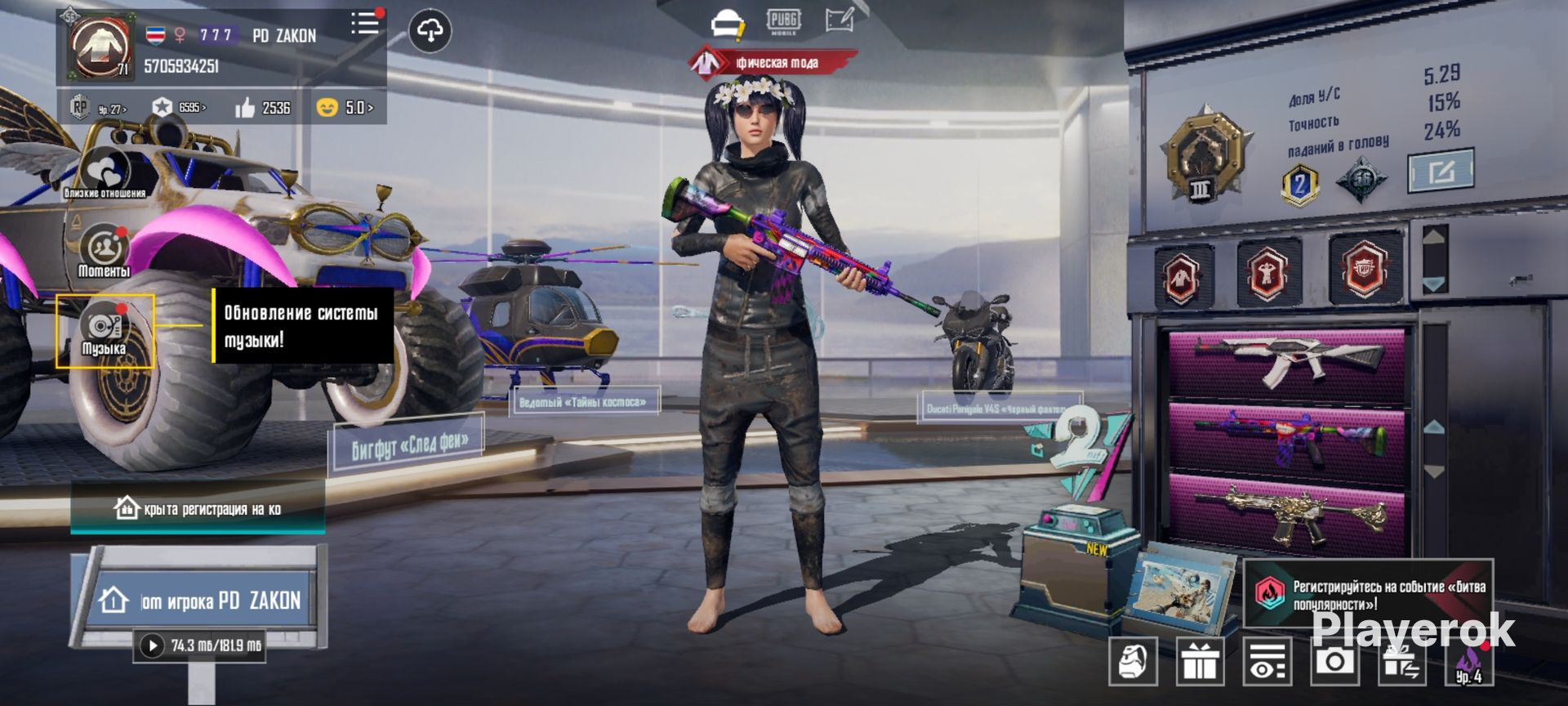Tap the cloud download icon

430,31
